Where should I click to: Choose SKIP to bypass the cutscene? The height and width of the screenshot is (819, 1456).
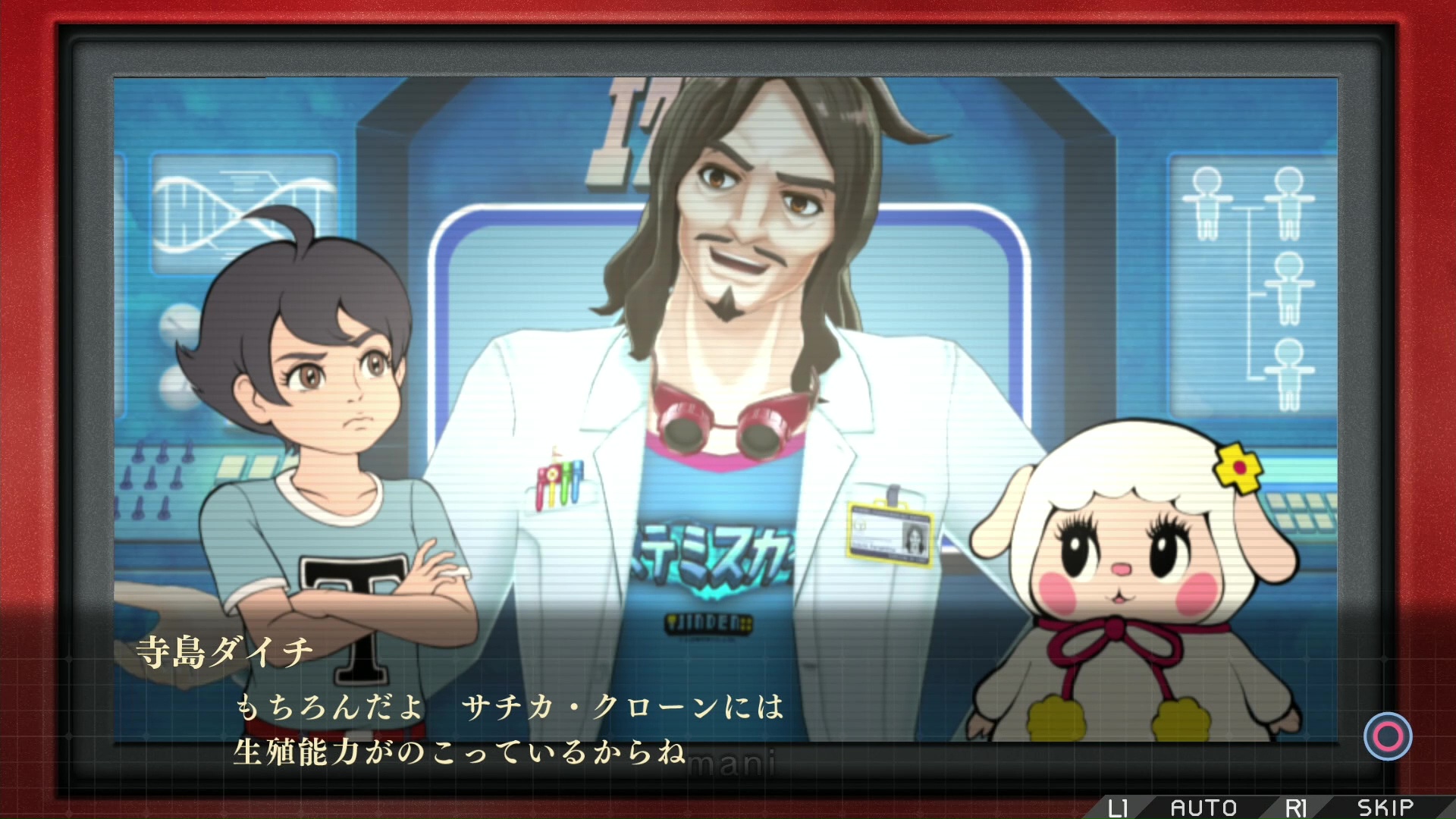(x=1385, y=808)
